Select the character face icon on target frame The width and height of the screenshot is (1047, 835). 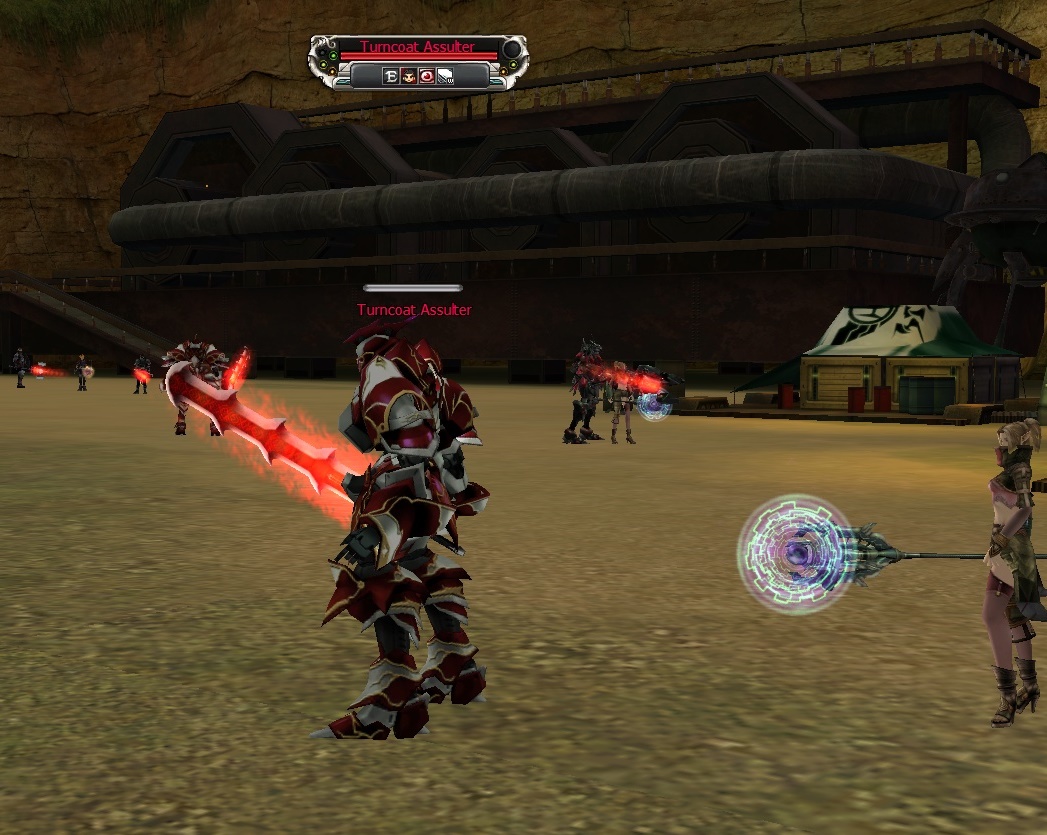coord(409,76)
